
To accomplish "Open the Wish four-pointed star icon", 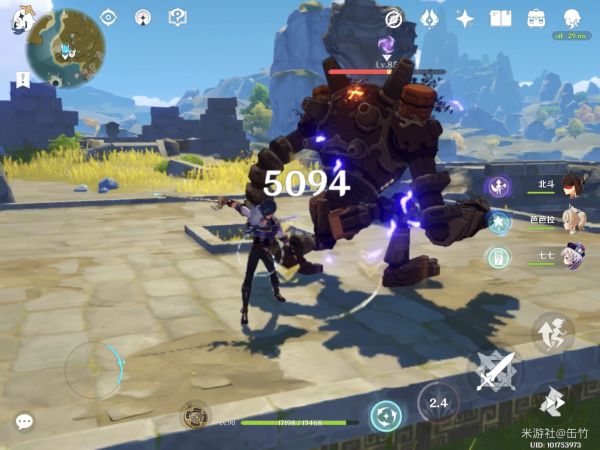I will 465,18.
